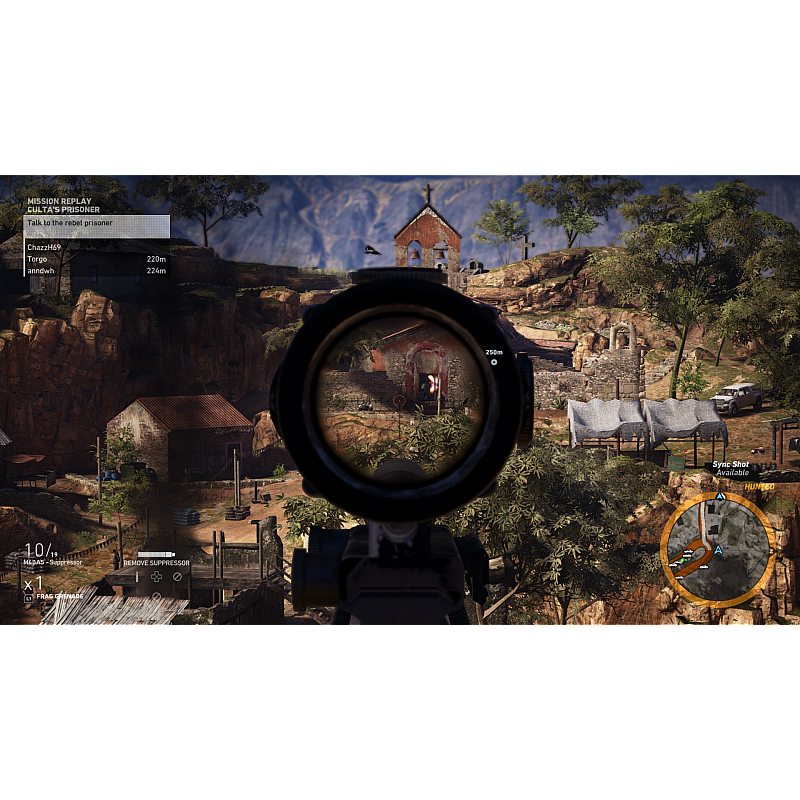800x800 pixels.
Task: Click the Sync Shot Available indicator
Action: click(x=731, y=469)
